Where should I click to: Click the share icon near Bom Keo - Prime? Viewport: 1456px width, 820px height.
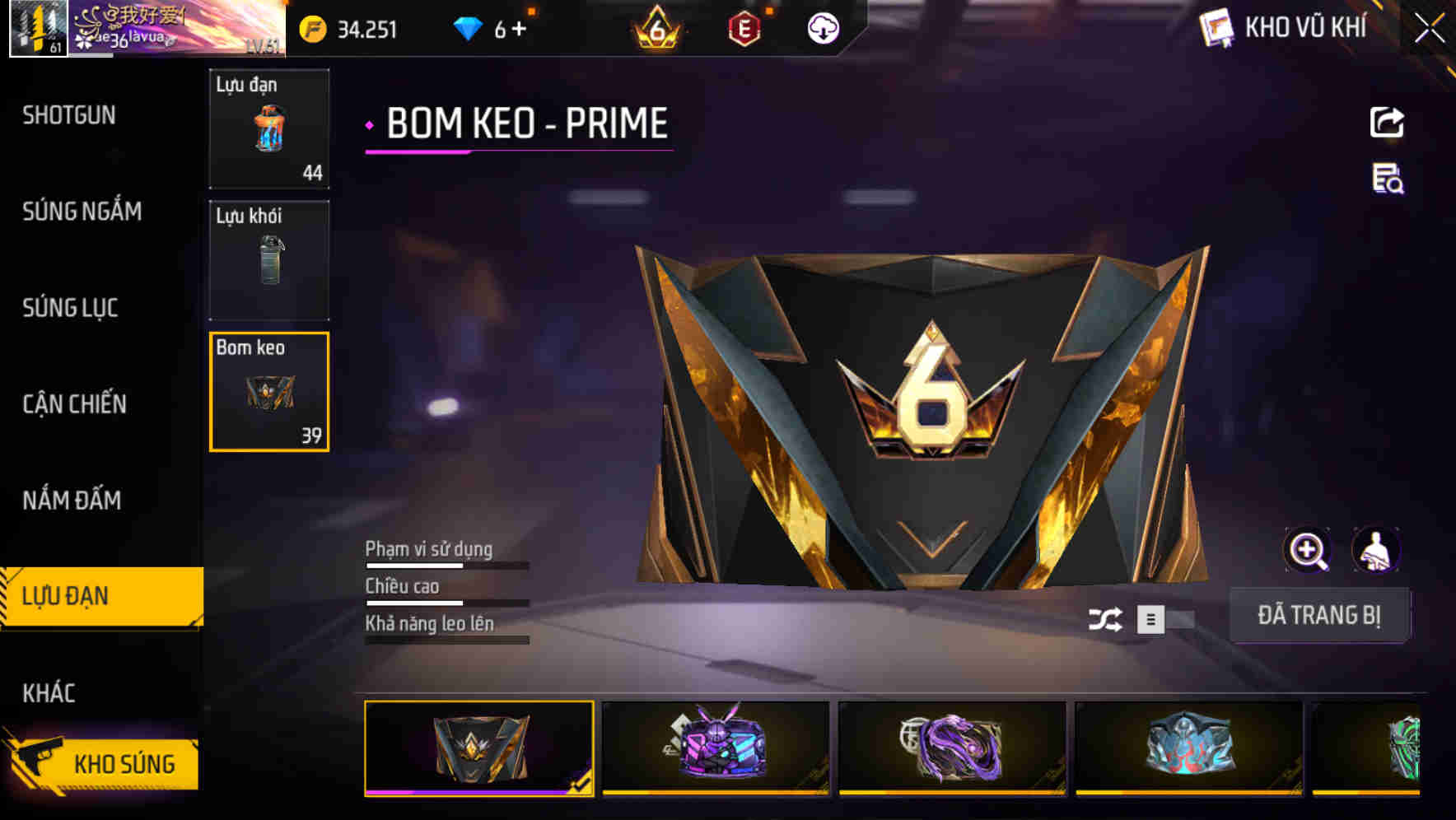(1388, 121)
